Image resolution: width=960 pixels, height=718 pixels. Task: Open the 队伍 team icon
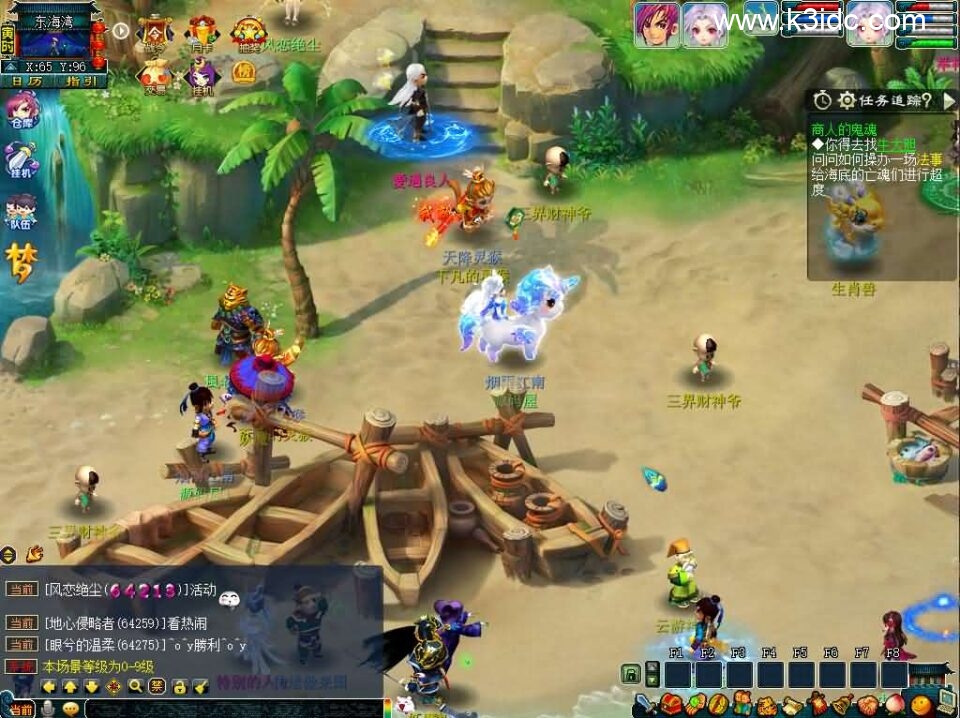pos(21,213)
